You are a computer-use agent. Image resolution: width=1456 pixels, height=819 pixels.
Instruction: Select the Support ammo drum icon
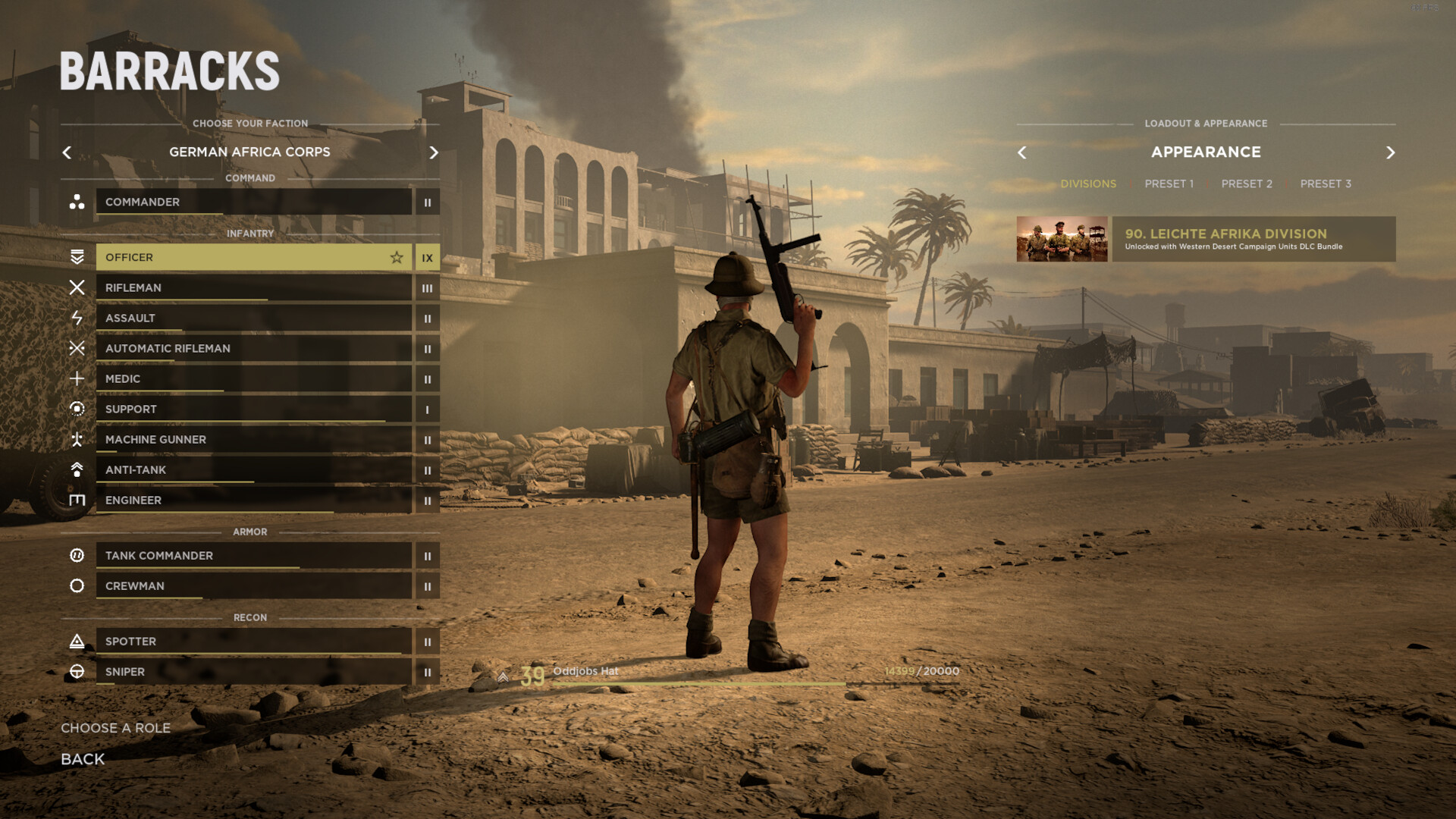coord(77,409)
